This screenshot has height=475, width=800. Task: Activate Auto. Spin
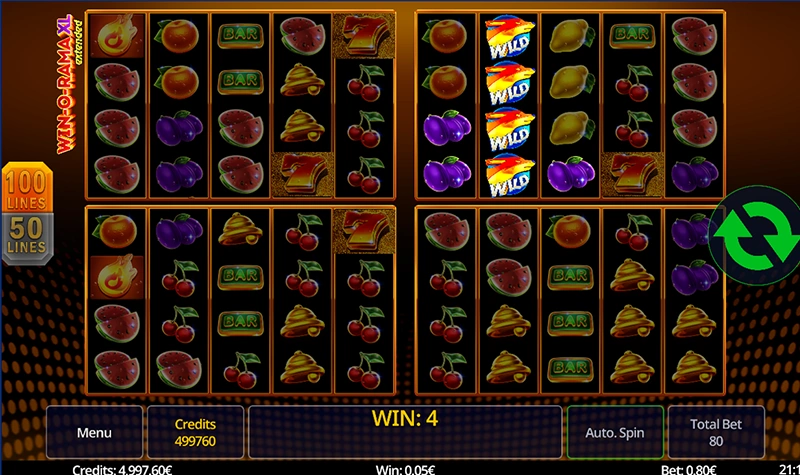615,433
